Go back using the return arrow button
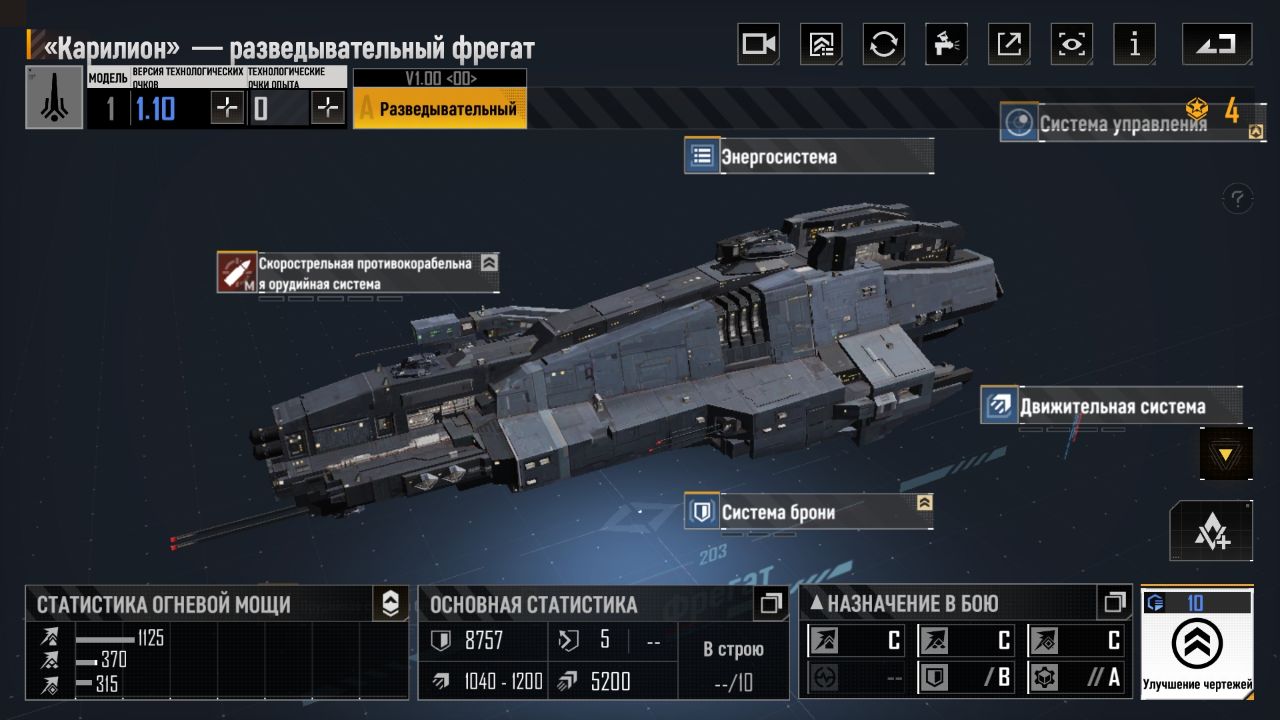Screen dimensions: 1280x720 coord(1216,44)
